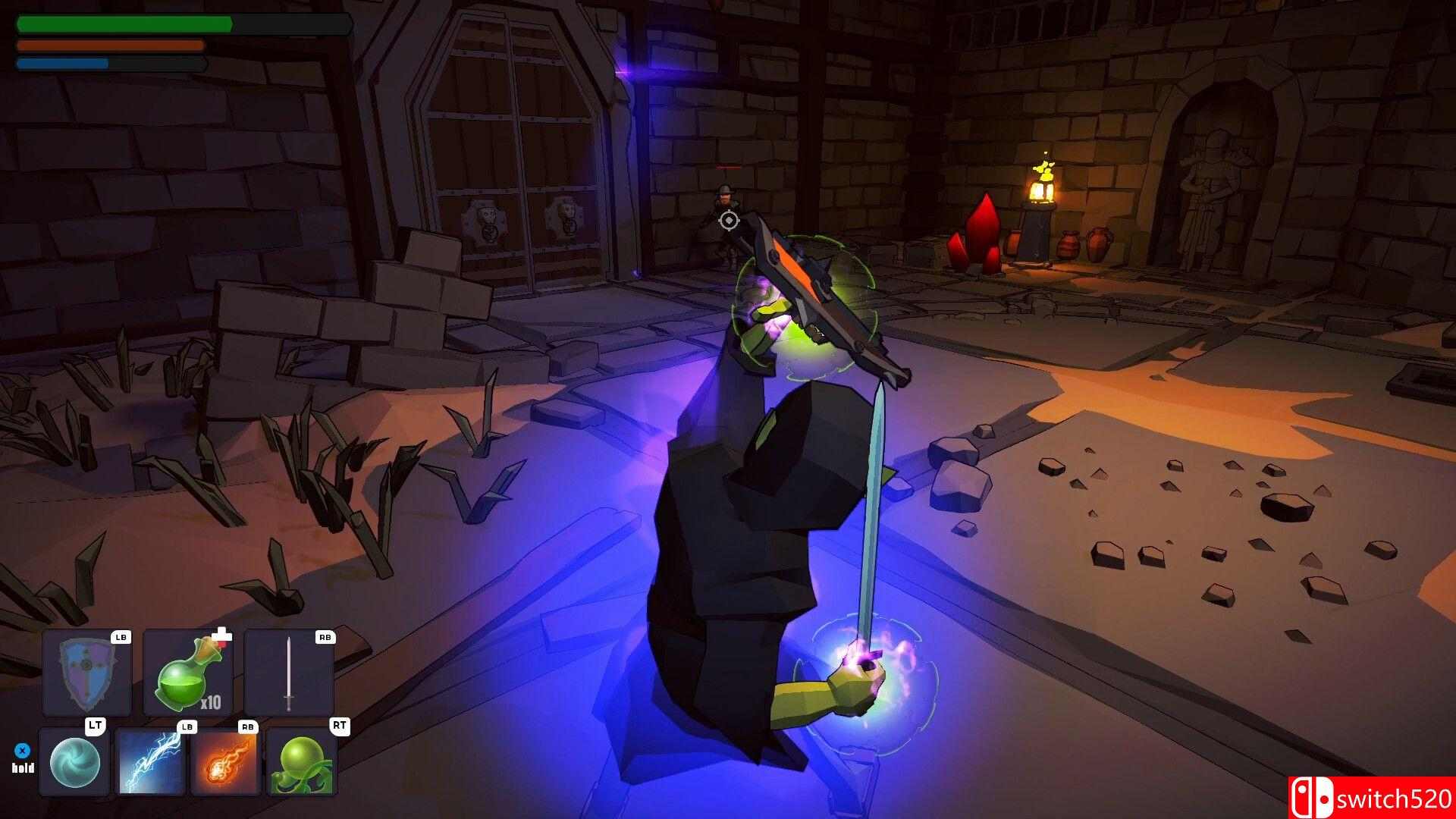Activate the teal swirl spell
The width and height of the screenshot is (1456, 819).
pyautogui.click(x=74, y=762)
